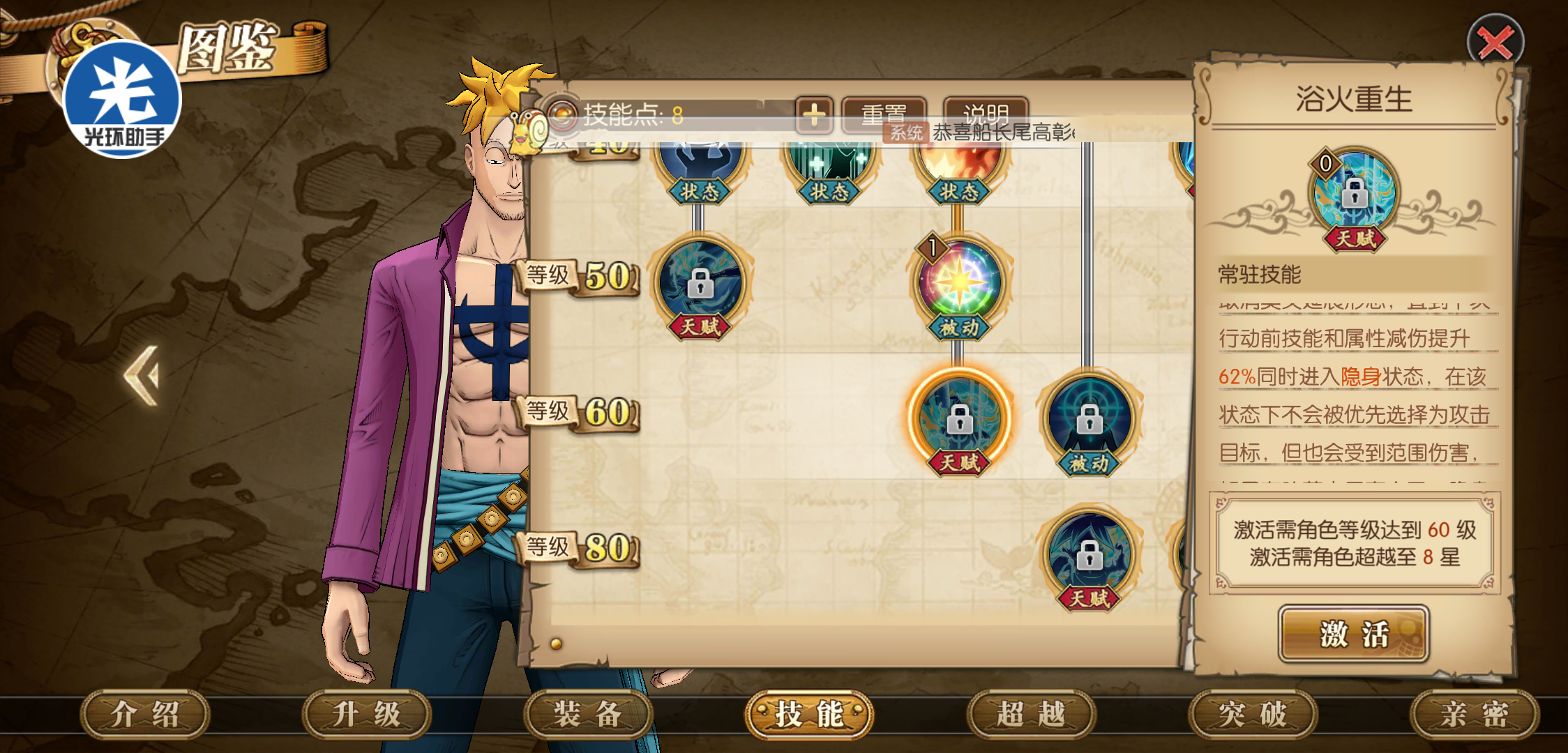Add skill points with the plus button
Viewport: 1568px width, 753px height.
pos(813,115)
